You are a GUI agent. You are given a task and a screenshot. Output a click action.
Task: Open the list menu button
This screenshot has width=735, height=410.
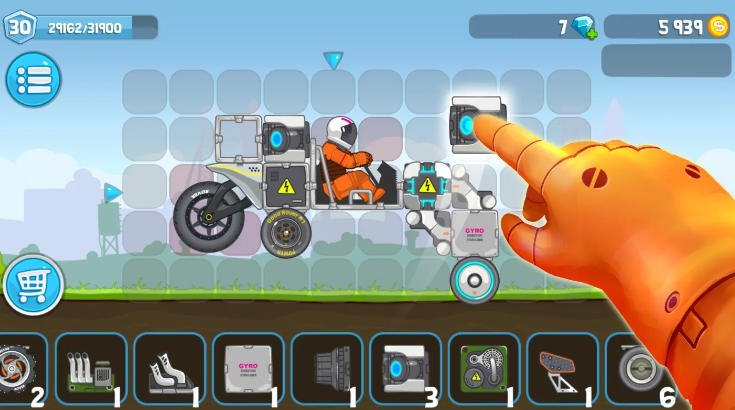click(33, 80)
